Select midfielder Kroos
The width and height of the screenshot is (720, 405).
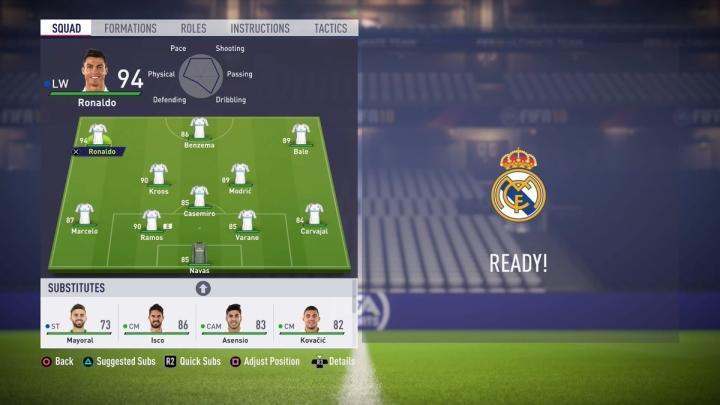tap(158, 174)
